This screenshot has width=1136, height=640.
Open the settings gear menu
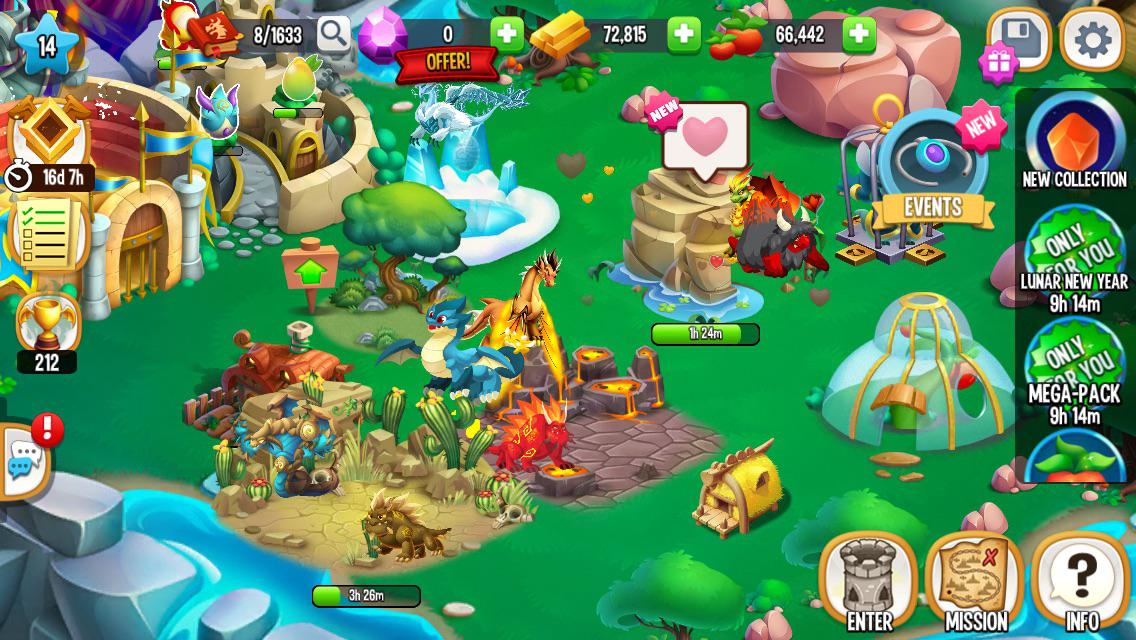pyautogui.click(x=1092, y=40)
